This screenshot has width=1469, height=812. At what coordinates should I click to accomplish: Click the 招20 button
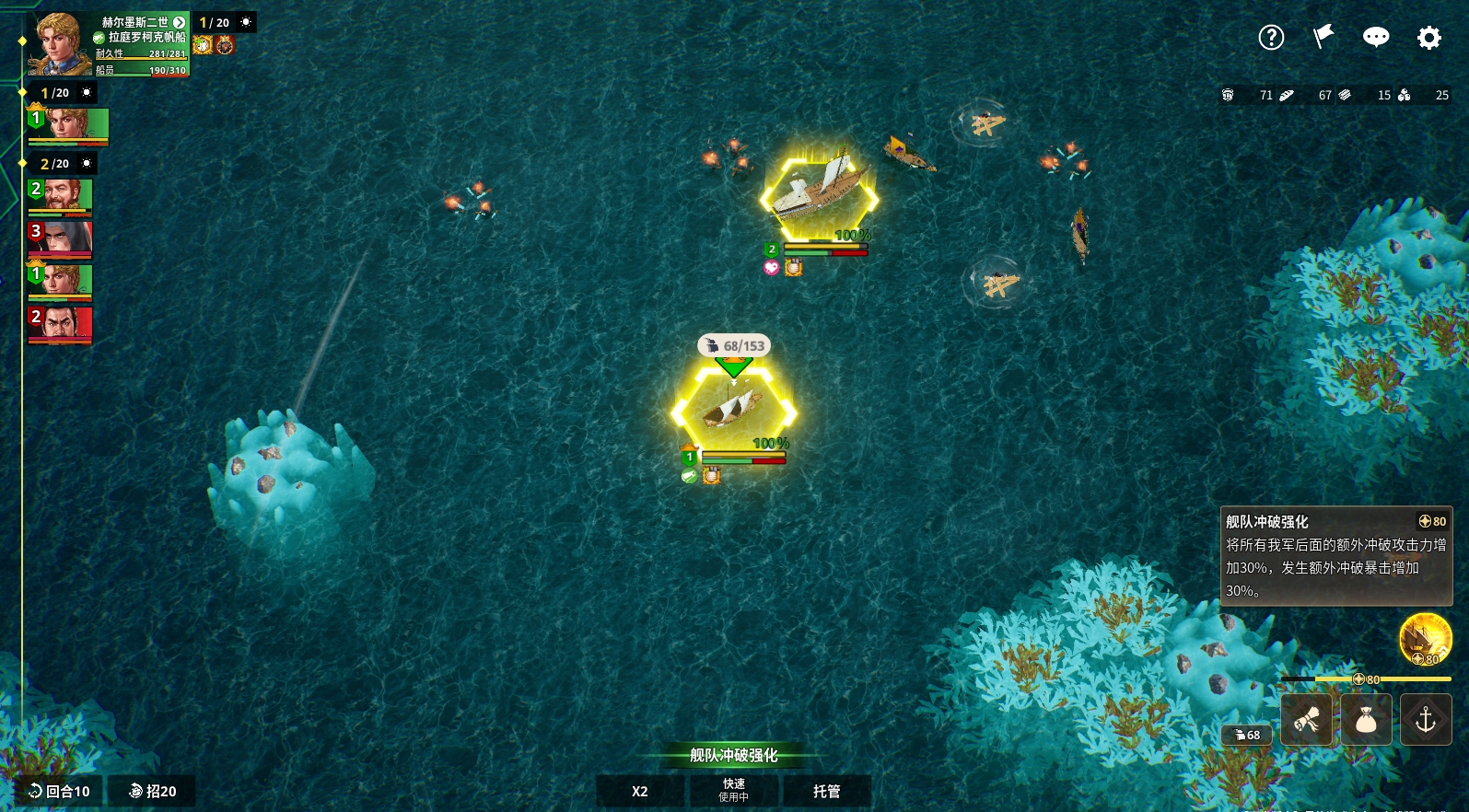[x=153, y=791]
